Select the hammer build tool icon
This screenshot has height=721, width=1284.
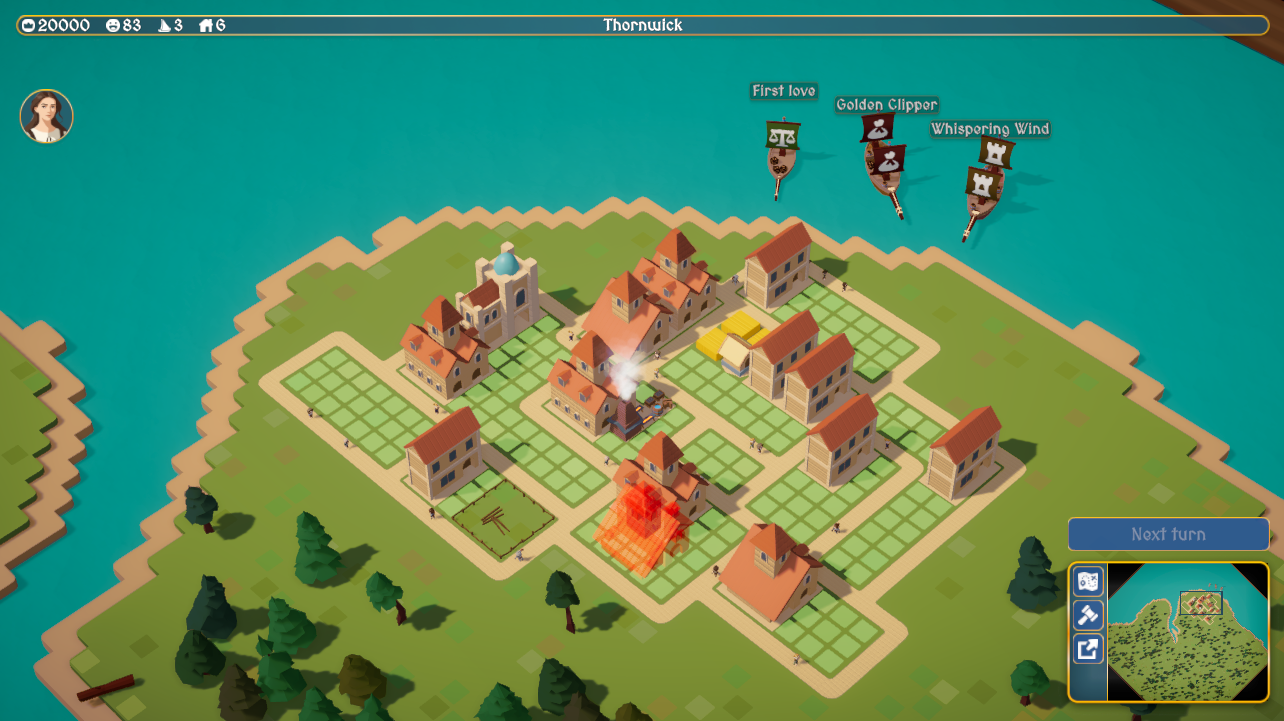pos(1086,616)
